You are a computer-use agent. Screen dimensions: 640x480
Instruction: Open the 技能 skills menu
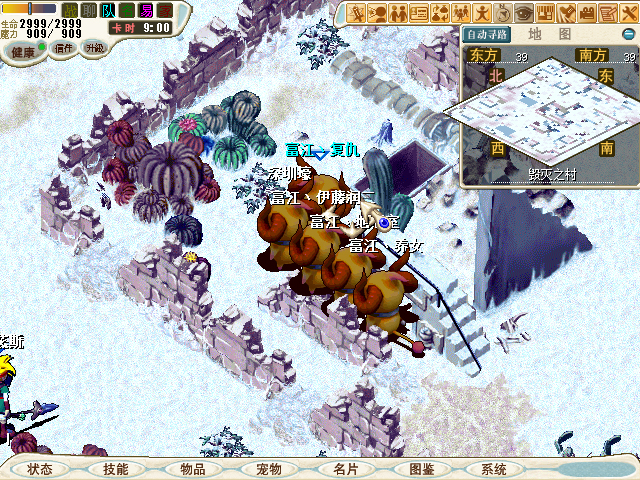click(115, 469)
